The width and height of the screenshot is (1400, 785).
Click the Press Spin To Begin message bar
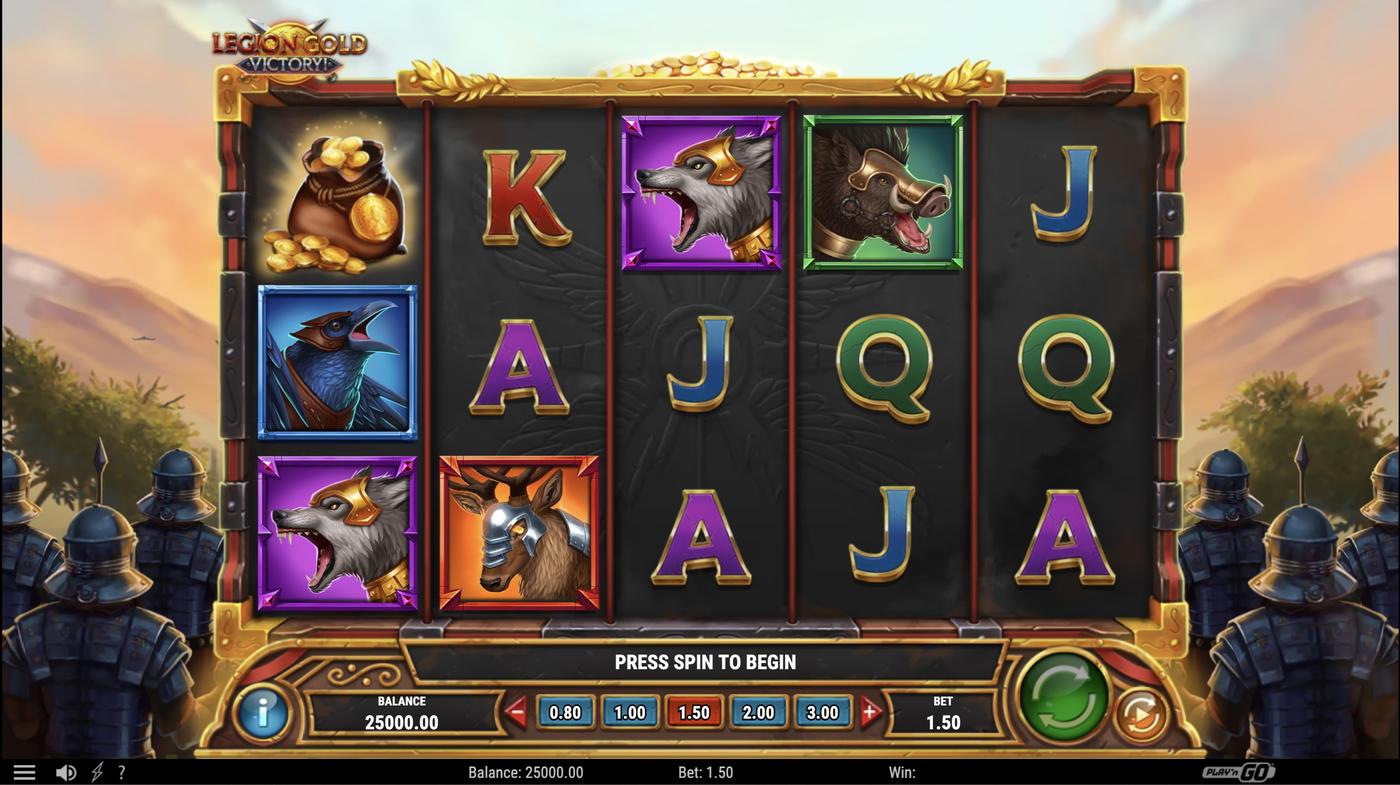705,660
